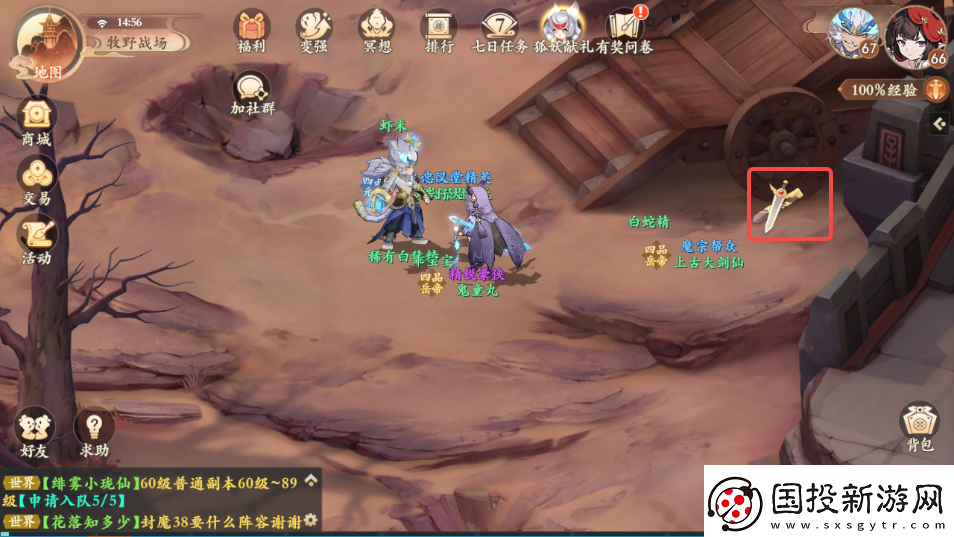Expand the world chat panel arrow

(x=311, y=480)
